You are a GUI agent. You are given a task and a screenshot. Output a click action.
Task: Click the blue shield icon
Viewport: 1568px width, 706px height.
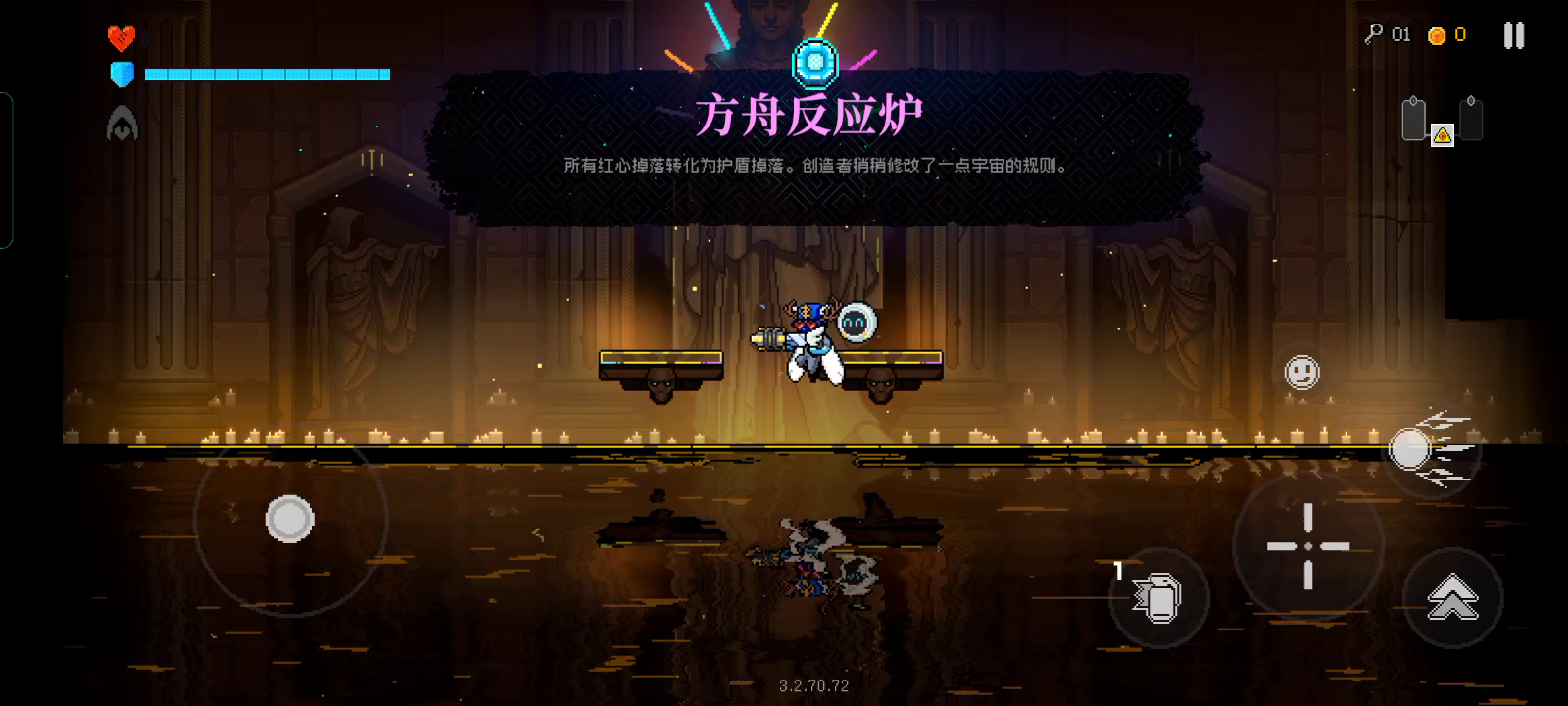pyautogui.click(x=122, y=73)
